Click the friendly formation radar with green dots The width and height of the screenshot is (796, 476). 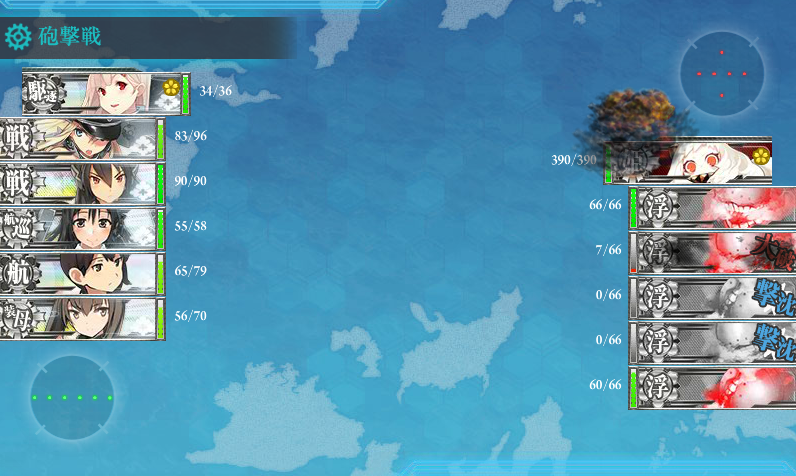coord(72,397)
